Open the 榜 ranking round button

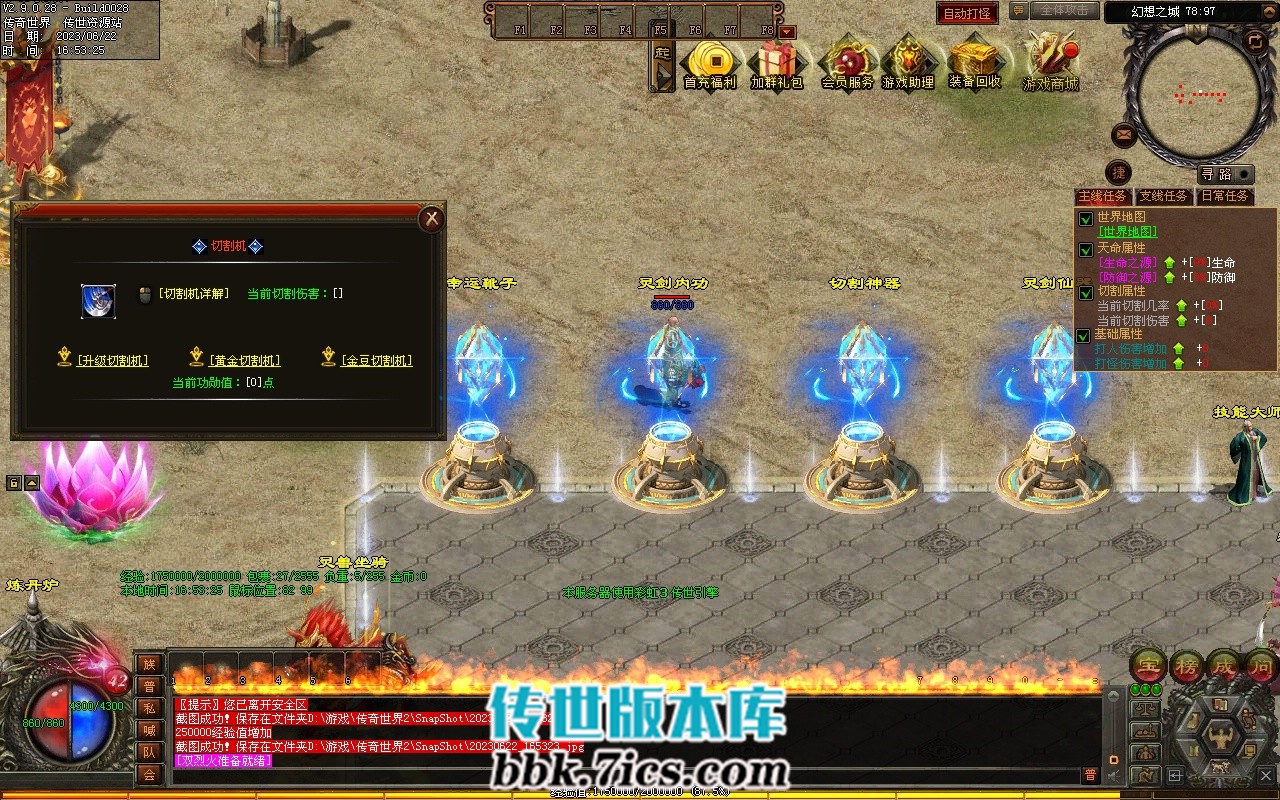pyautogui.click(x=1186, y=666)
